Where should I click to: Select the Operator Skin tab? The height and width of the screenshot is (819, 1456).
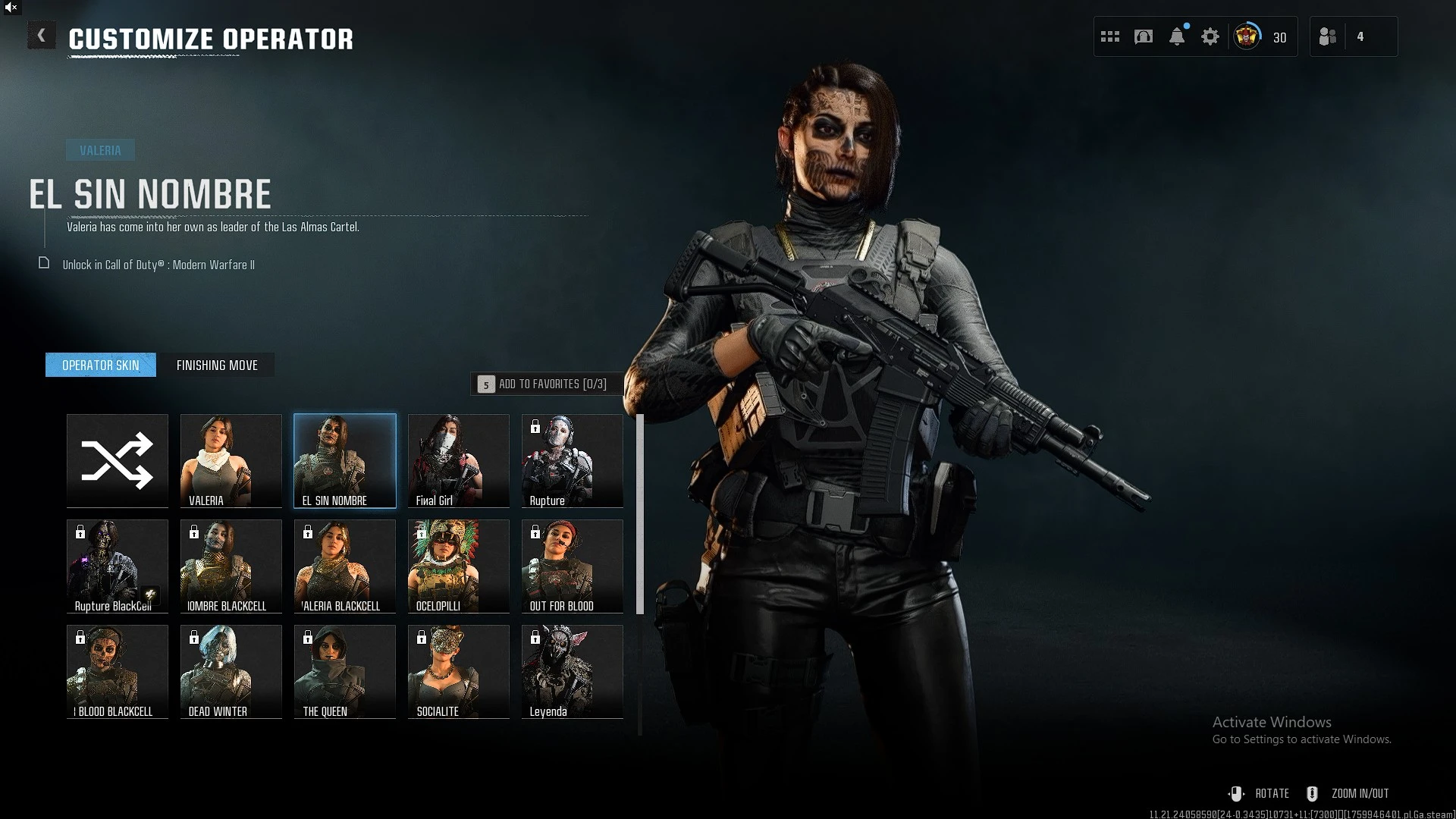tap(101, 365)
